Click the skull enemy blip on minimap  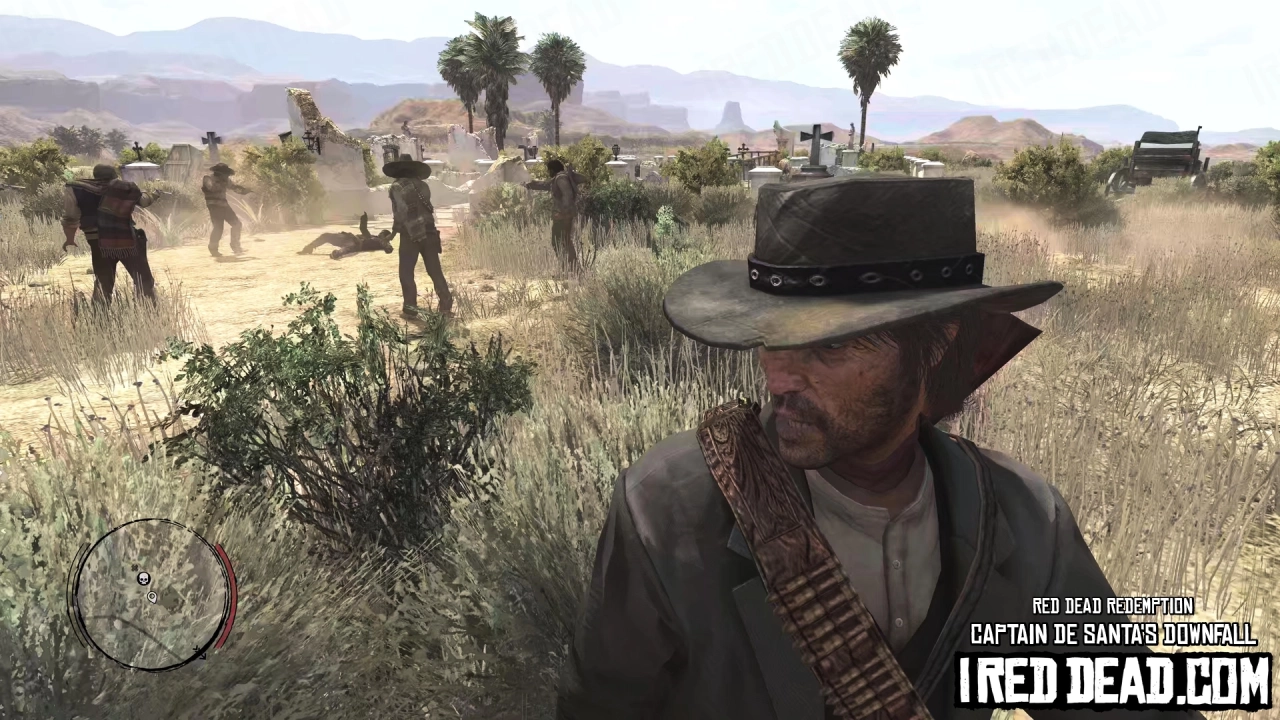click(143, 578)
